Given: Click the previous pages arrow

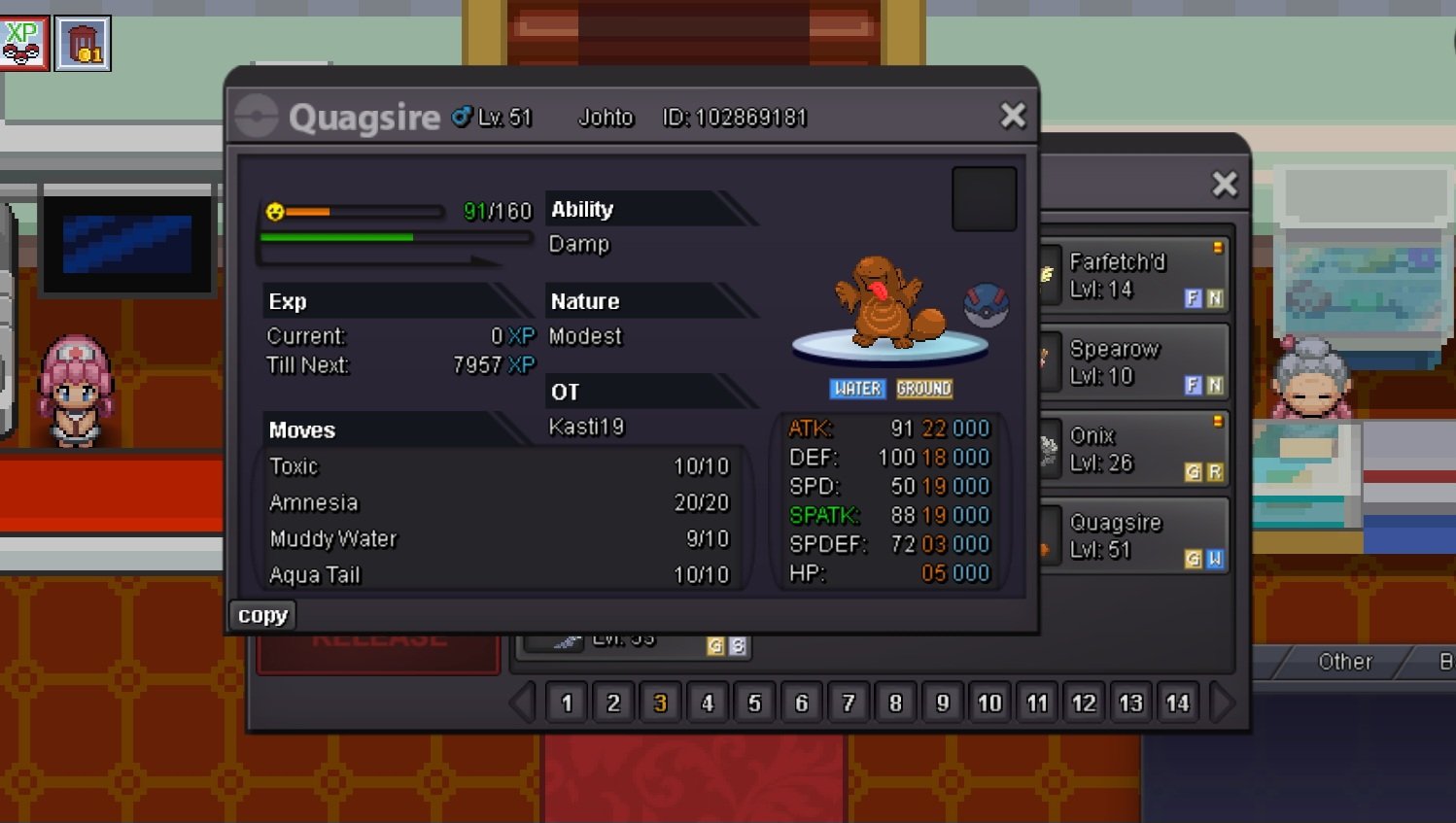Looking at the screenshot, I should click(522, 703).
